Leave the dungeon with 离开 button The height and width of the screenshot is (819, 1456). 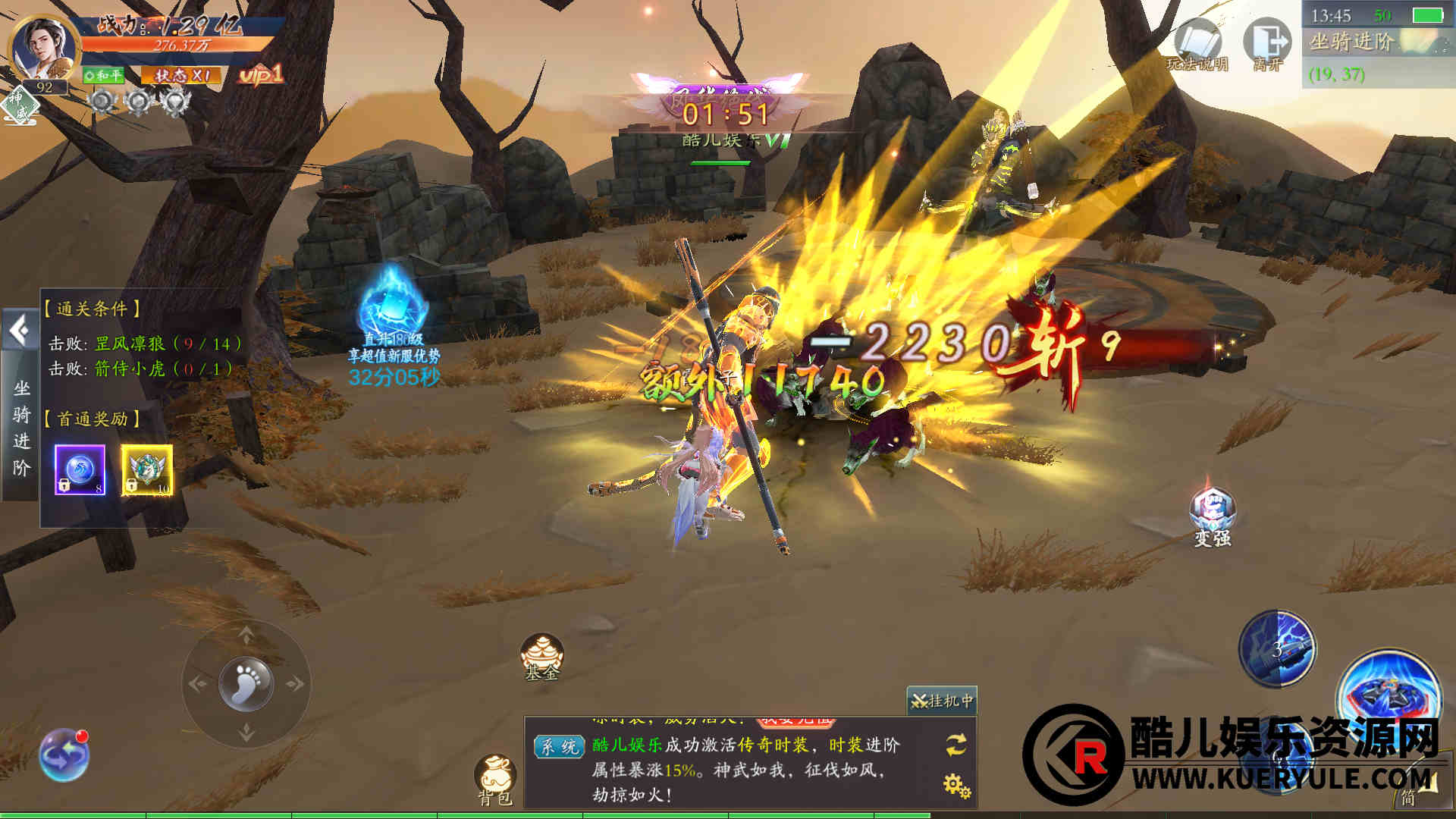[1267, 45]
